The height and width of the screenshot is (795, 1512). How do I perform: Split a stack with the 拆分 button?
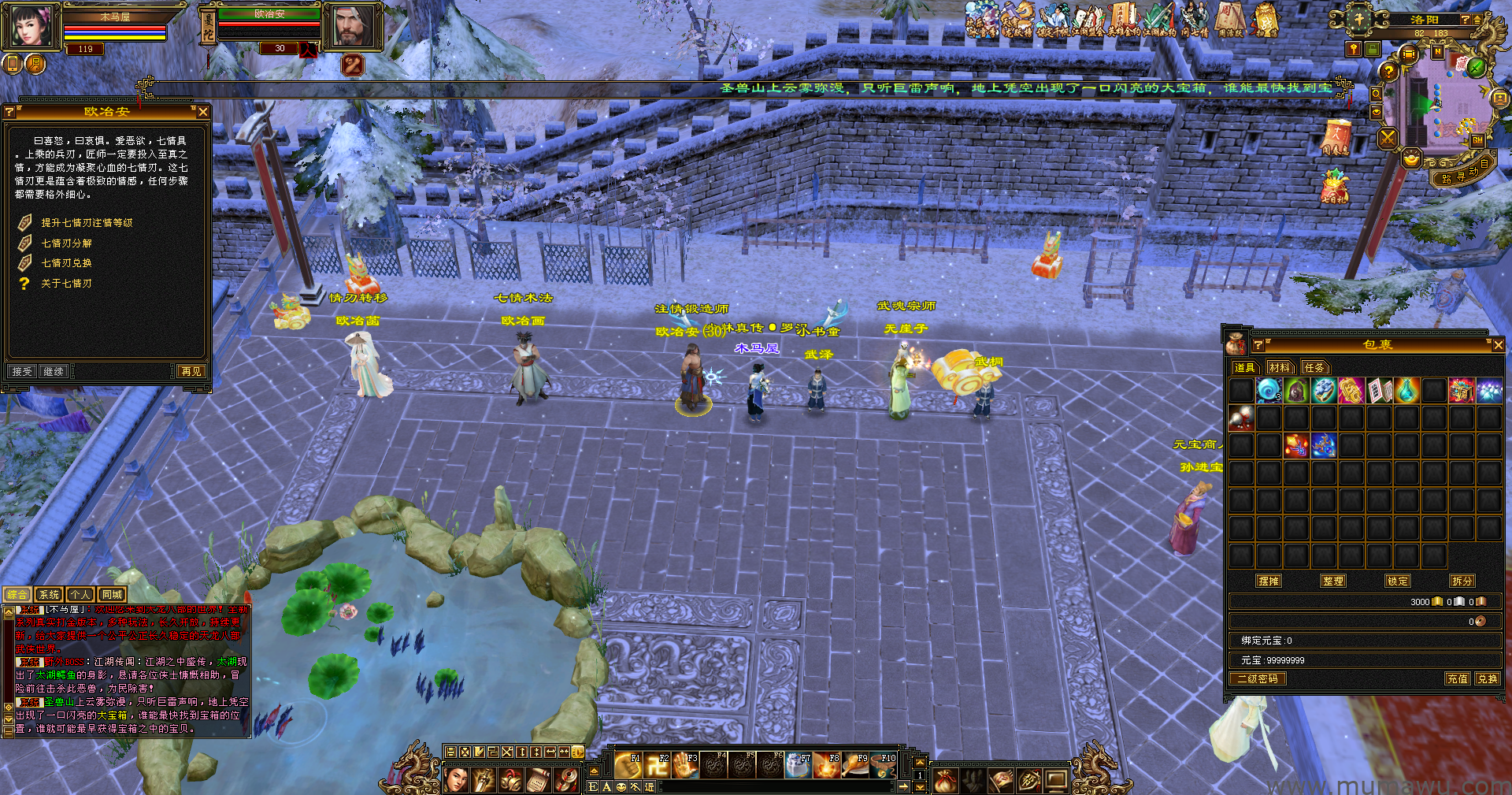pyautogui.click(x=1462, y=581)
